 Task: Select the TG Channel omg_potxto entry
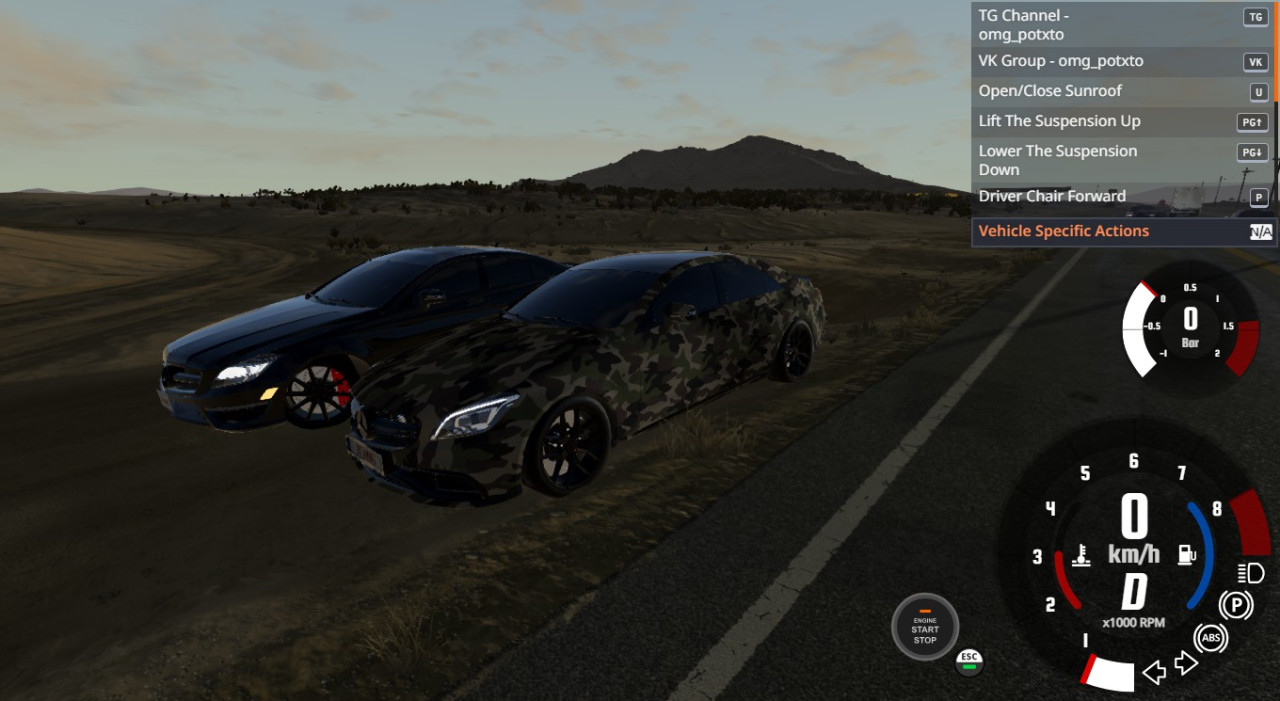[x=1100, y=25]
